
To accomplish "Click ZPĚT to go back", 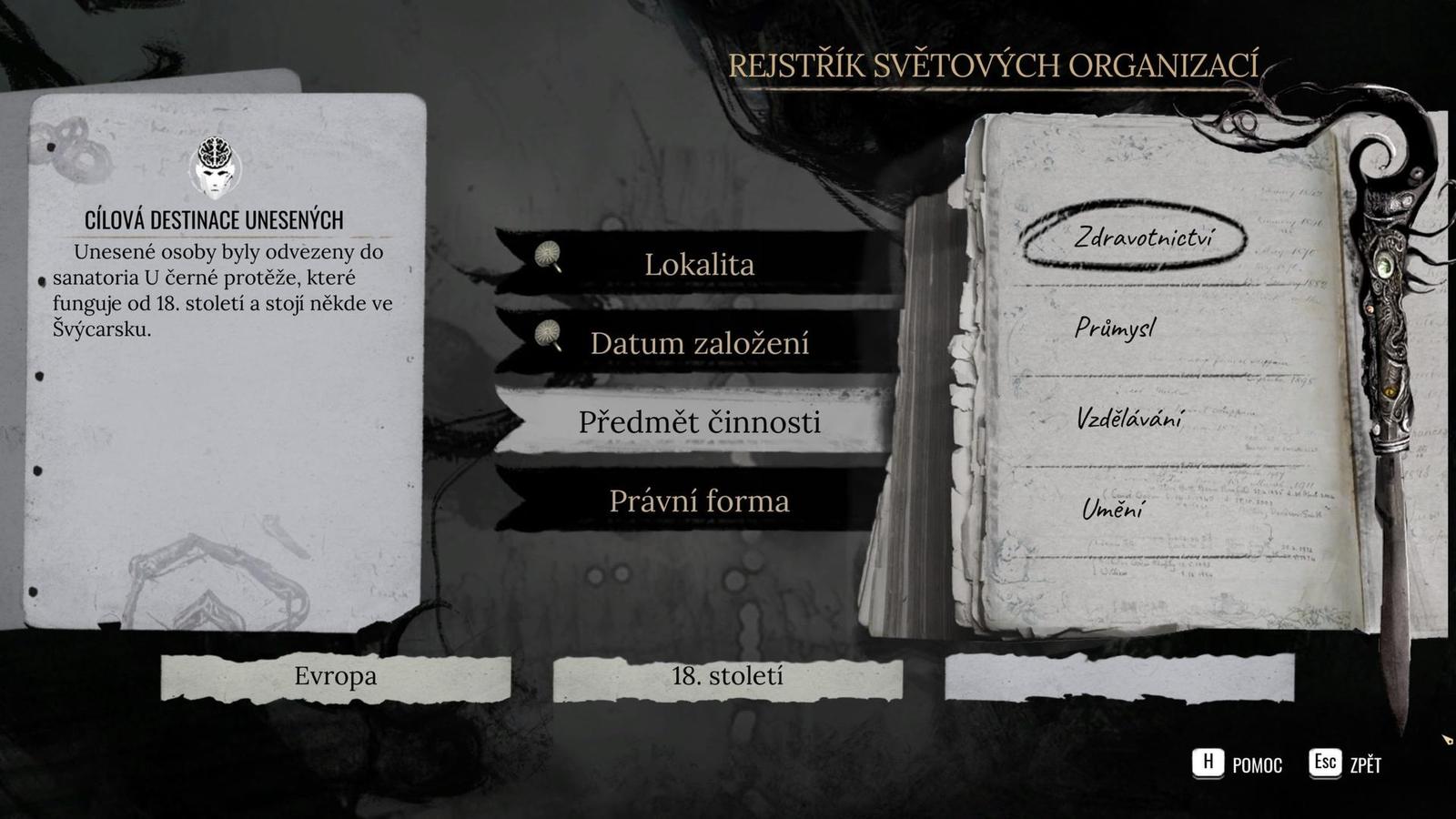I will click(x=1365, y=765).
